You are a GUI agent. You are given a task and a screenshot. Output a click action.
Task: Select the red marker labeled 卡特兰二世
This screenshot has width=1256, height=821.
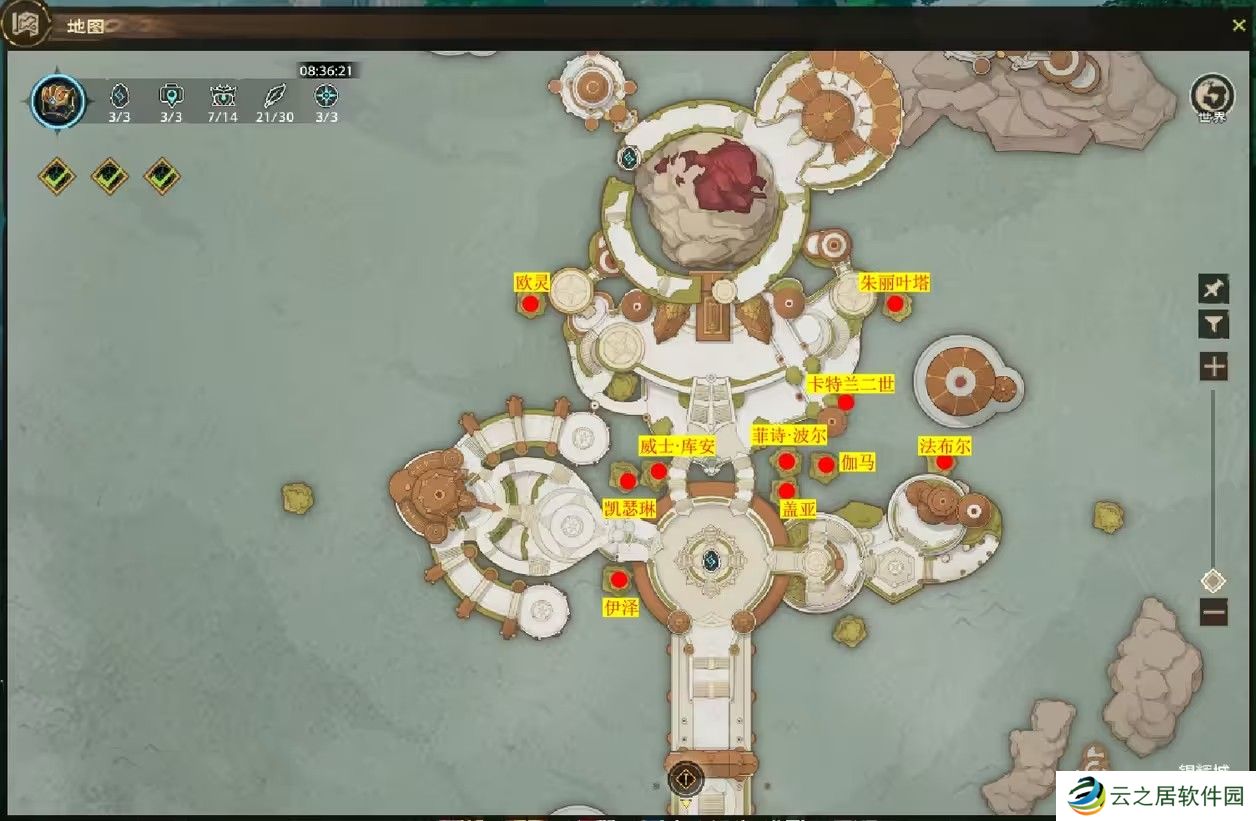[x=845, y=402]
